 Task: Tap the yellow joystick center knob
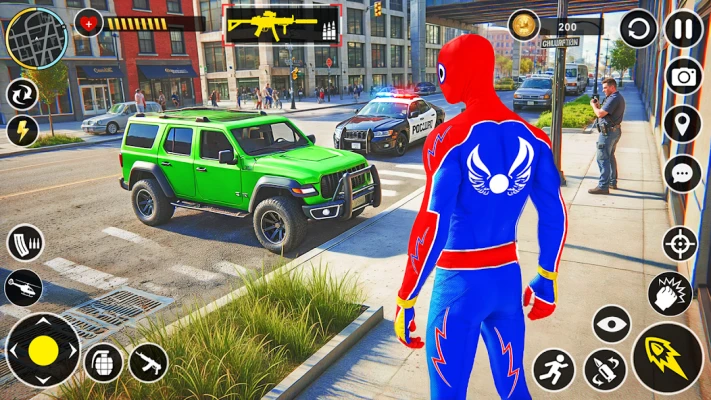tap(43, 350)
